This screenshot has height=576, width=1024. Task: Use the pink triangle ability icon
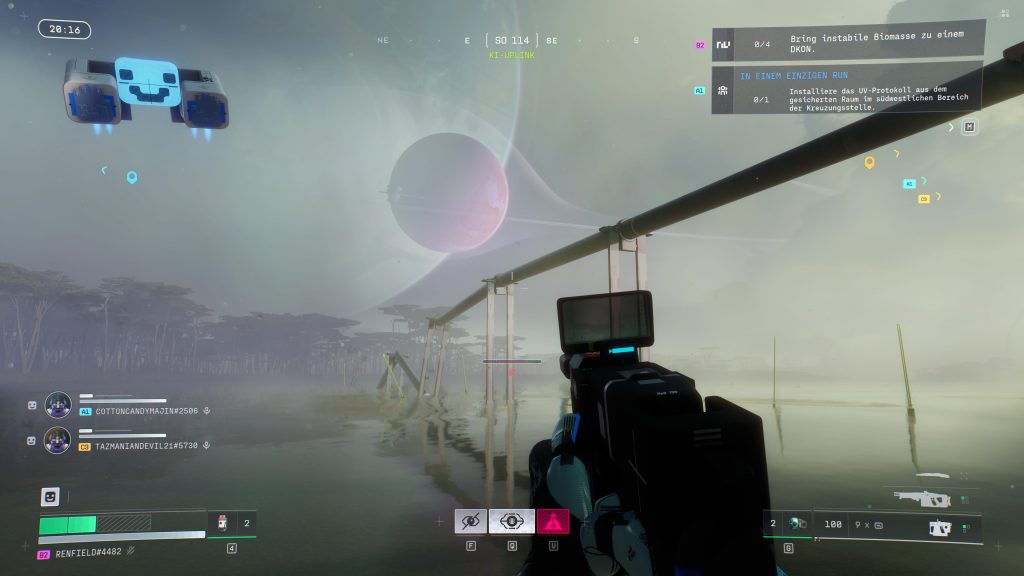[x=552, y=521]
